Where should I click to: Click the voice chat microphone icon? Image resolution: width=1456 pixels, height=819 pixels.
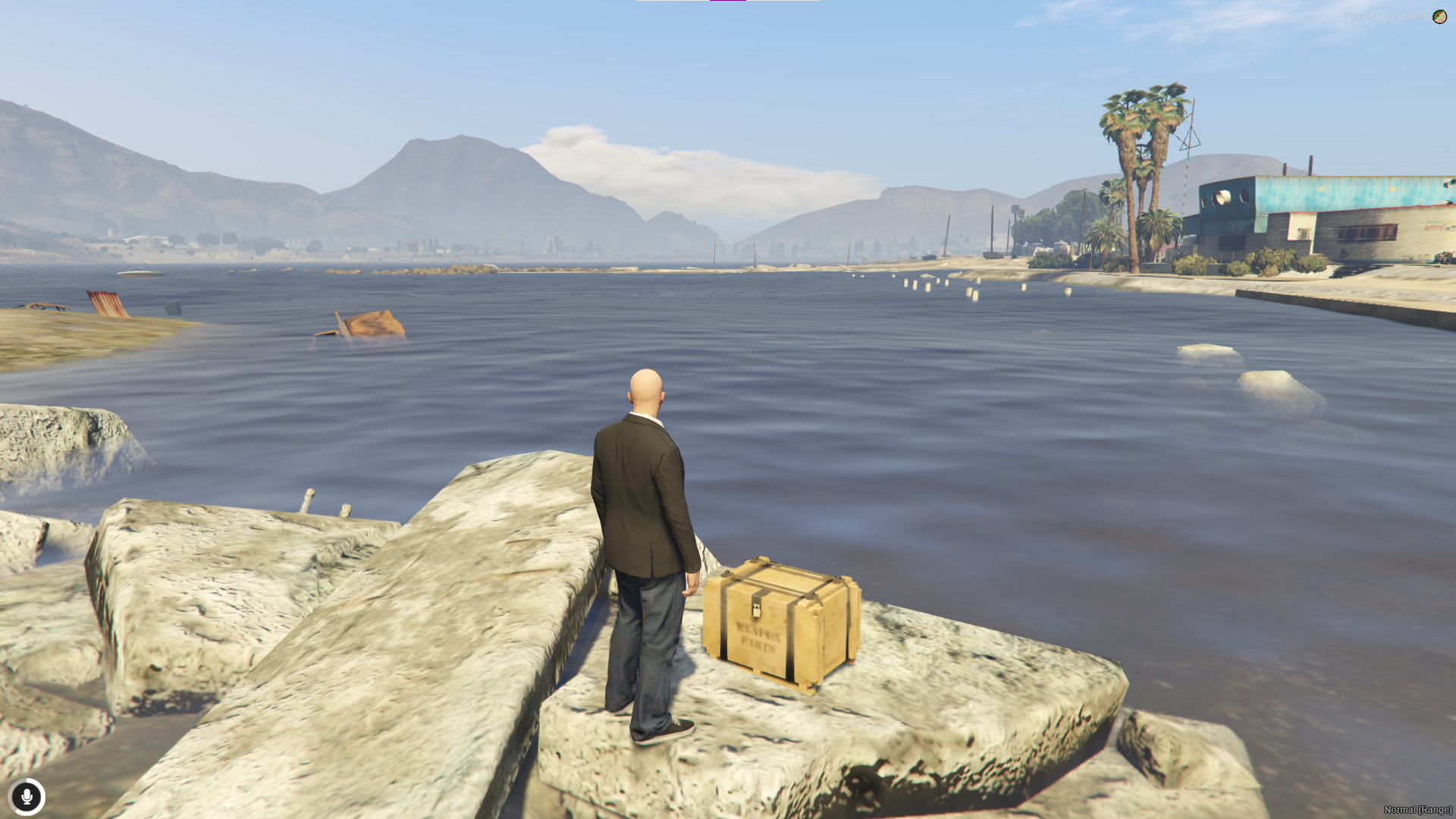27,797
